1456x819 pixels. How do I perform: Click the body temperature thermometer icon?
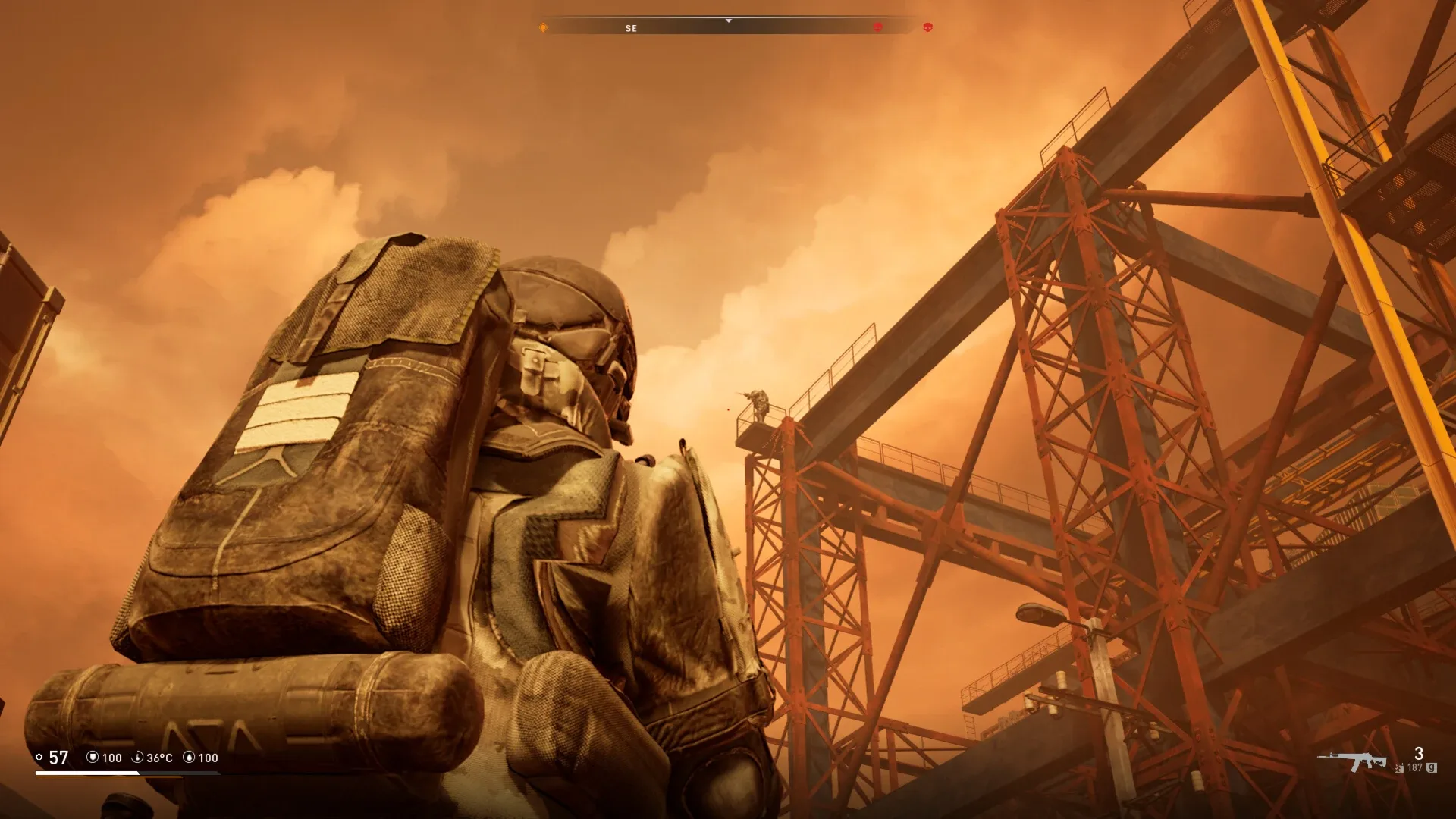click(138, 757)
